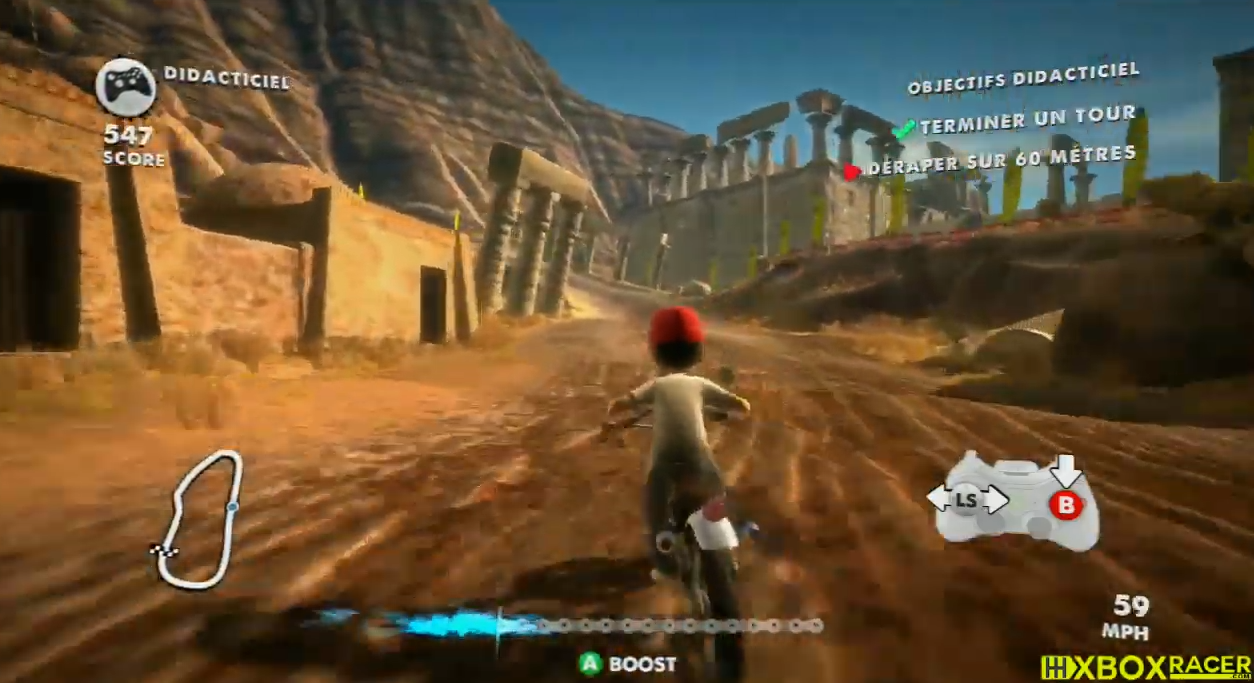Open the Objectifs Didacticiel tracker
Screen dimensions: 1254x683
[1022, 79]
